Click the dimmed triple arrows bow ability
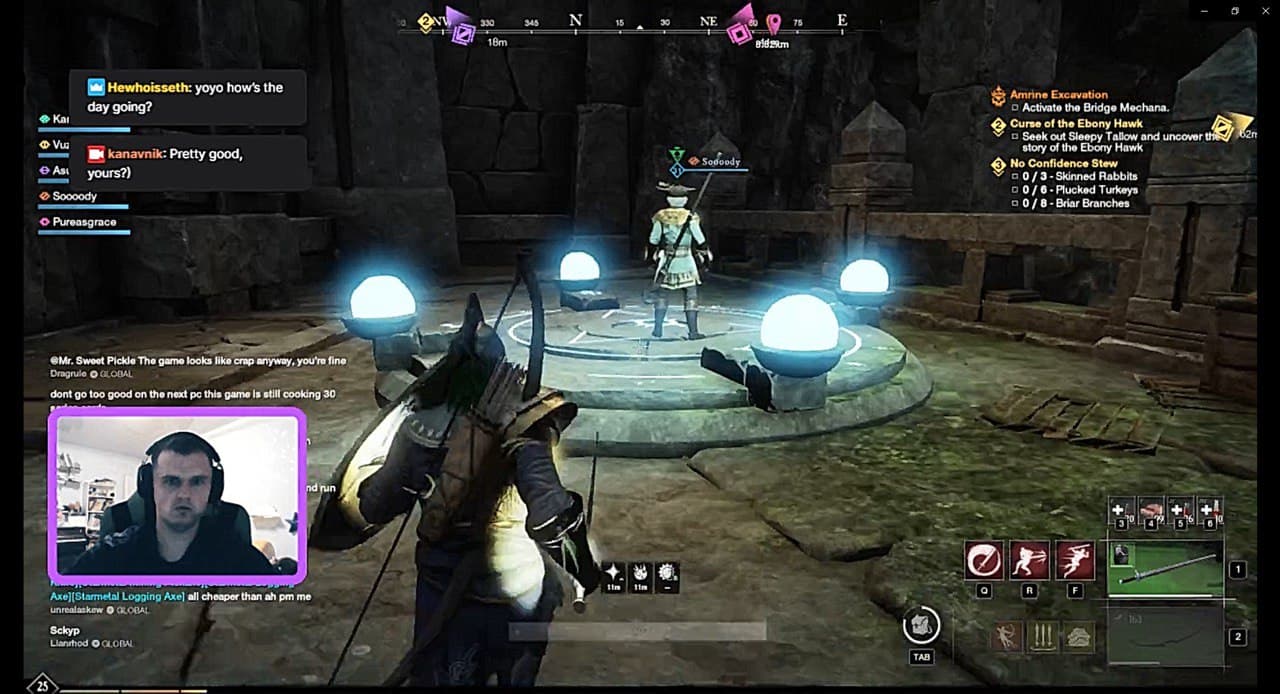 1043,636
